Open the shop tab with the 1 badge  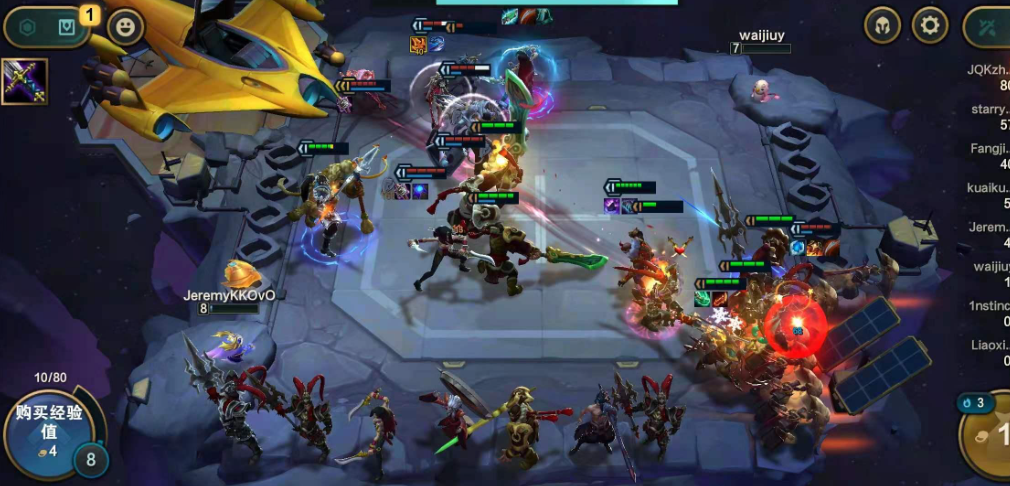(67, 27)
